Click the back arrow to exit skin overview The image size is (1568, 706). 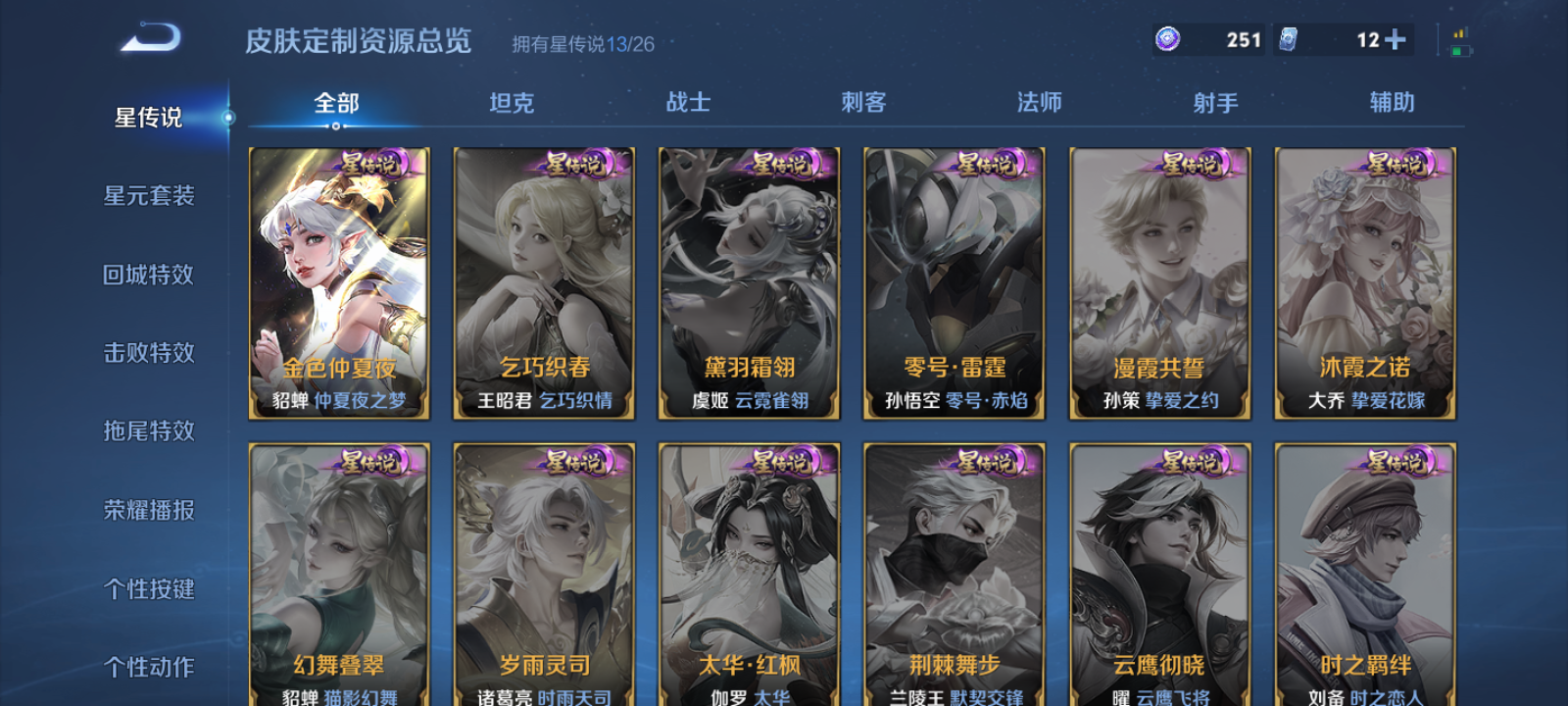pyautogui.click(x=149, y=37)
